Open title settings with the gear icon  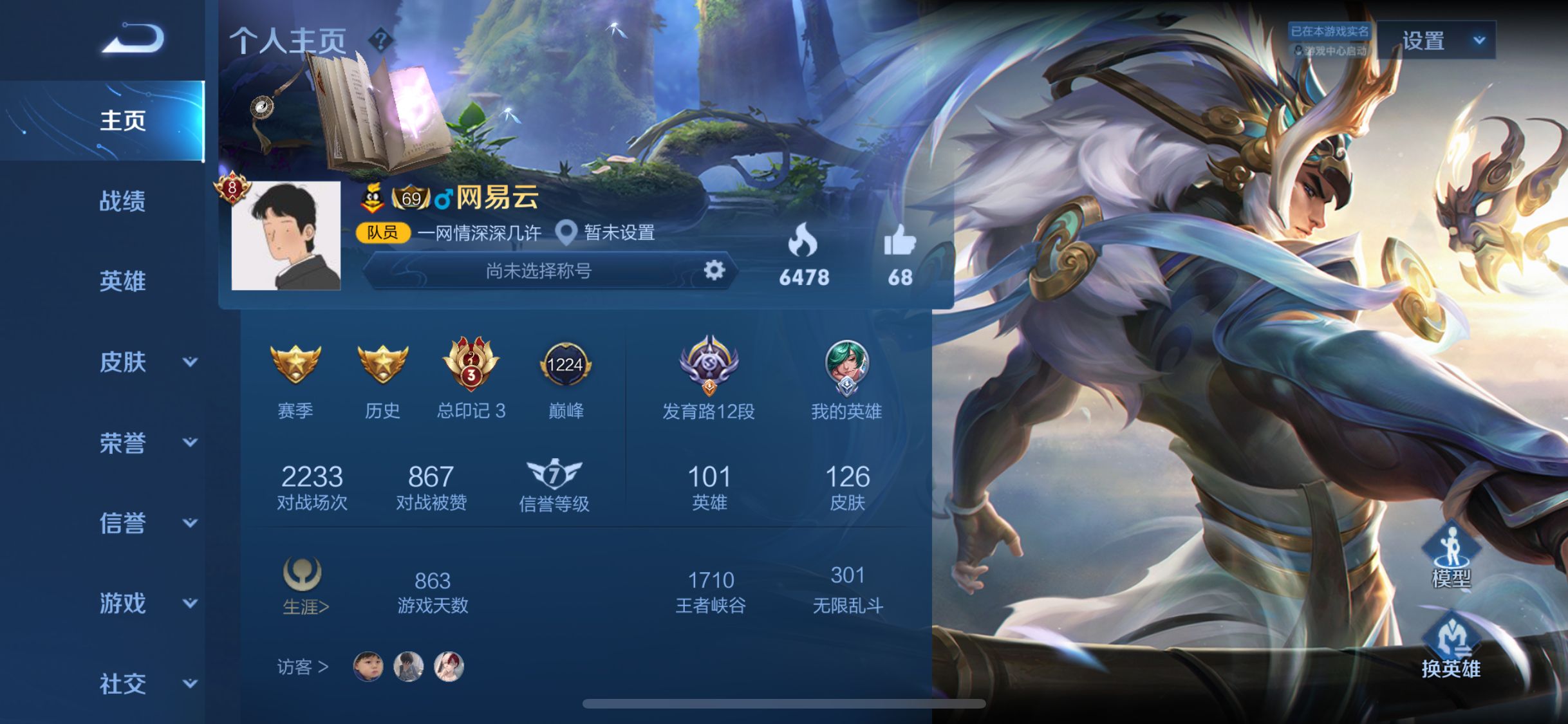(714, 270)
